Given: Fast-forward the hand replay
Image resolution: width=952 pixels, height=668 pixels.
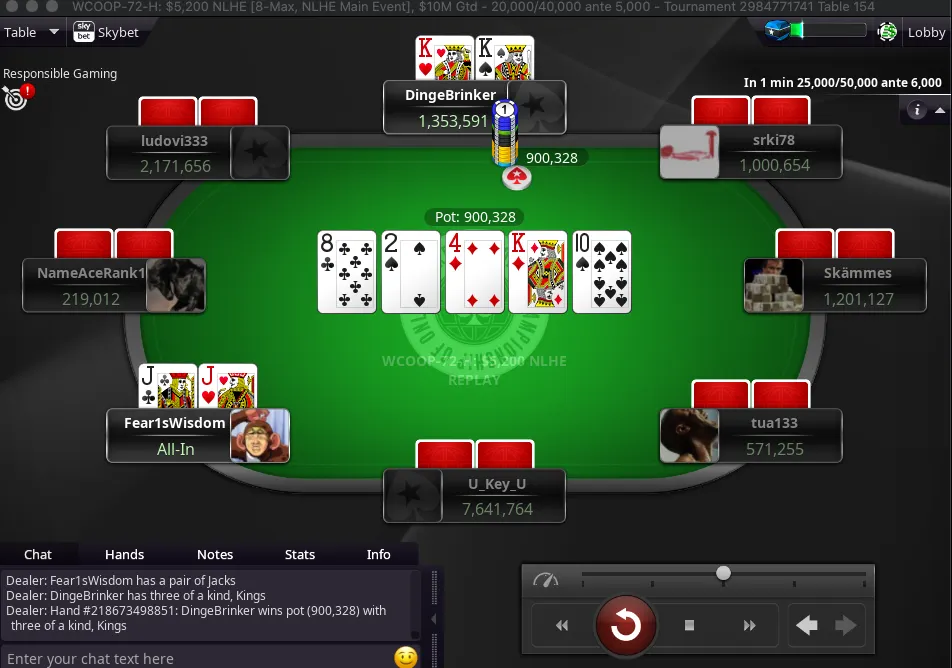Looking at the screenshot, I should click(x=749, y=626).
